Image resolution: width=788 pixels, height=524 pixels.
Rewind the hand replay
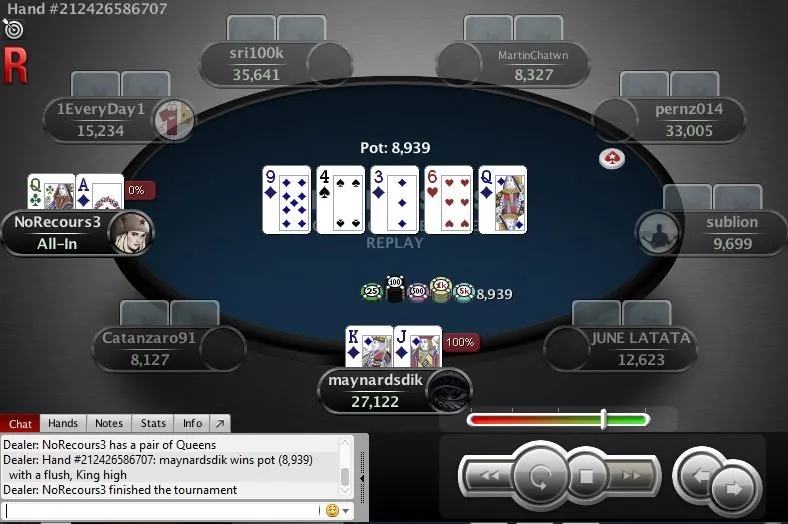[x=491, y=476]
